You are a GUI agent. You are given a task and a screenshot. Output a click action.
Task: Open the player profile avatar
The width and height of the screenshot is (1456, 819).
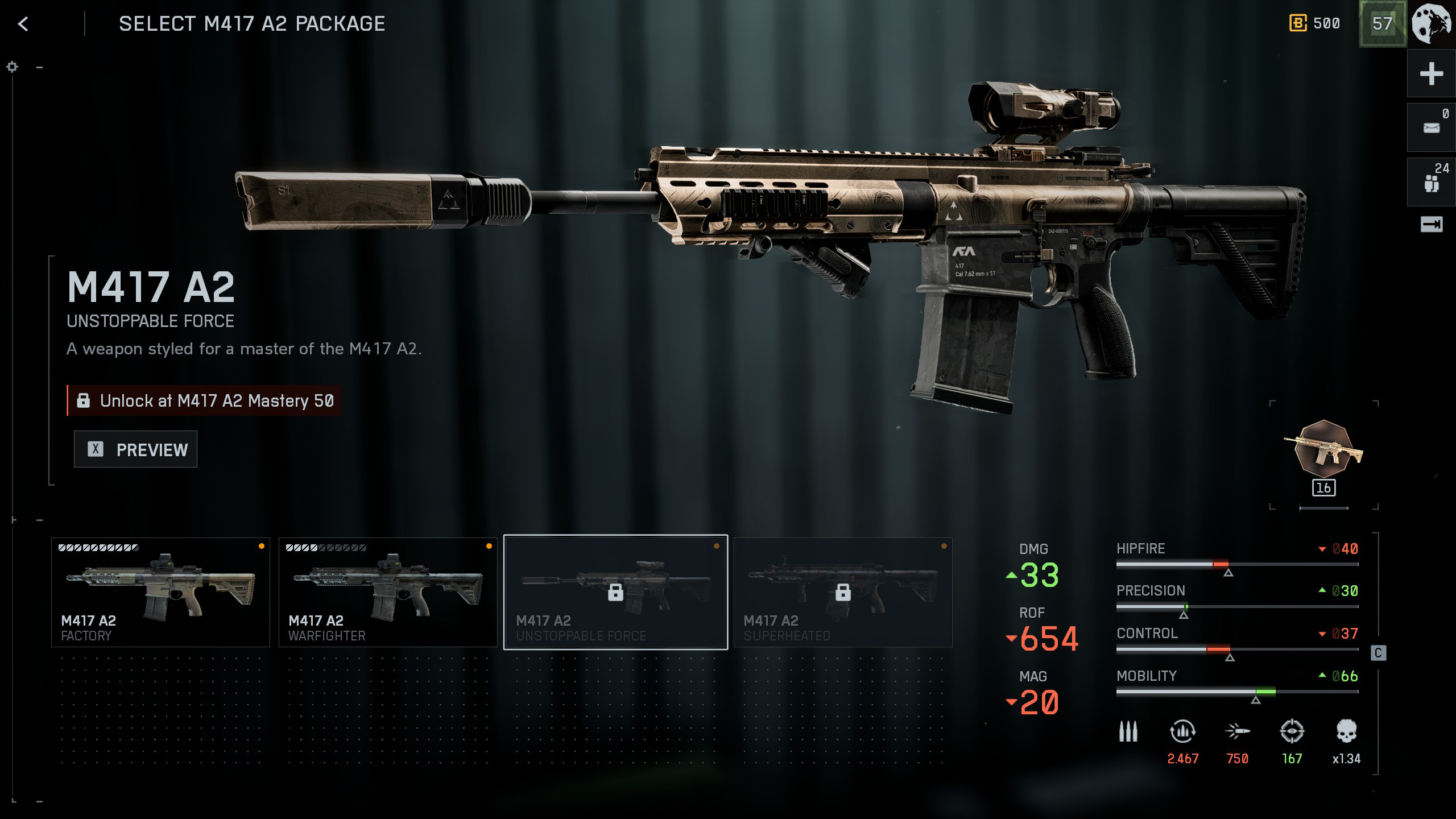click(1432, 24)
